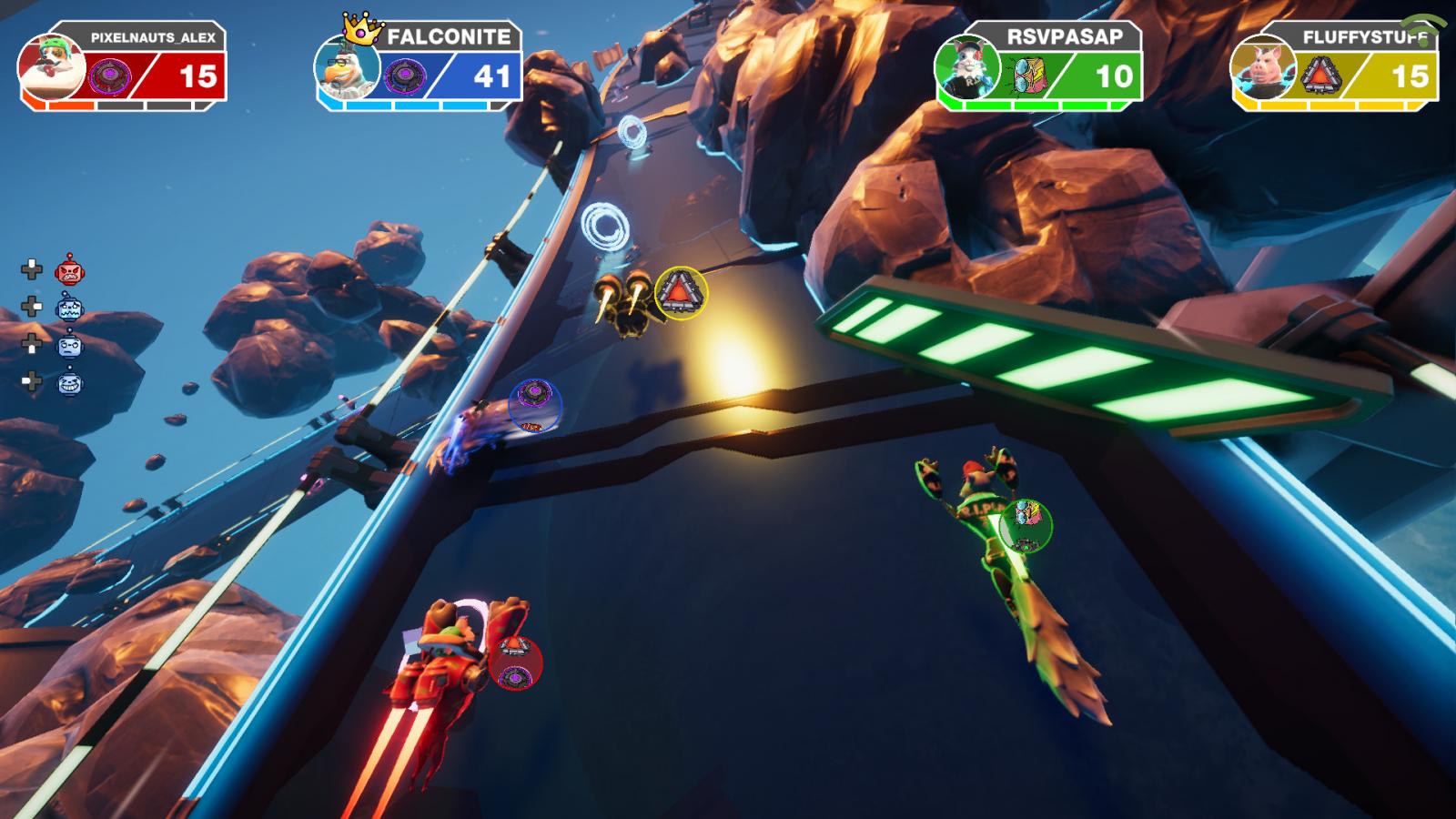Open FALCONITE's eagle avatar portrait

coord(347,69)
